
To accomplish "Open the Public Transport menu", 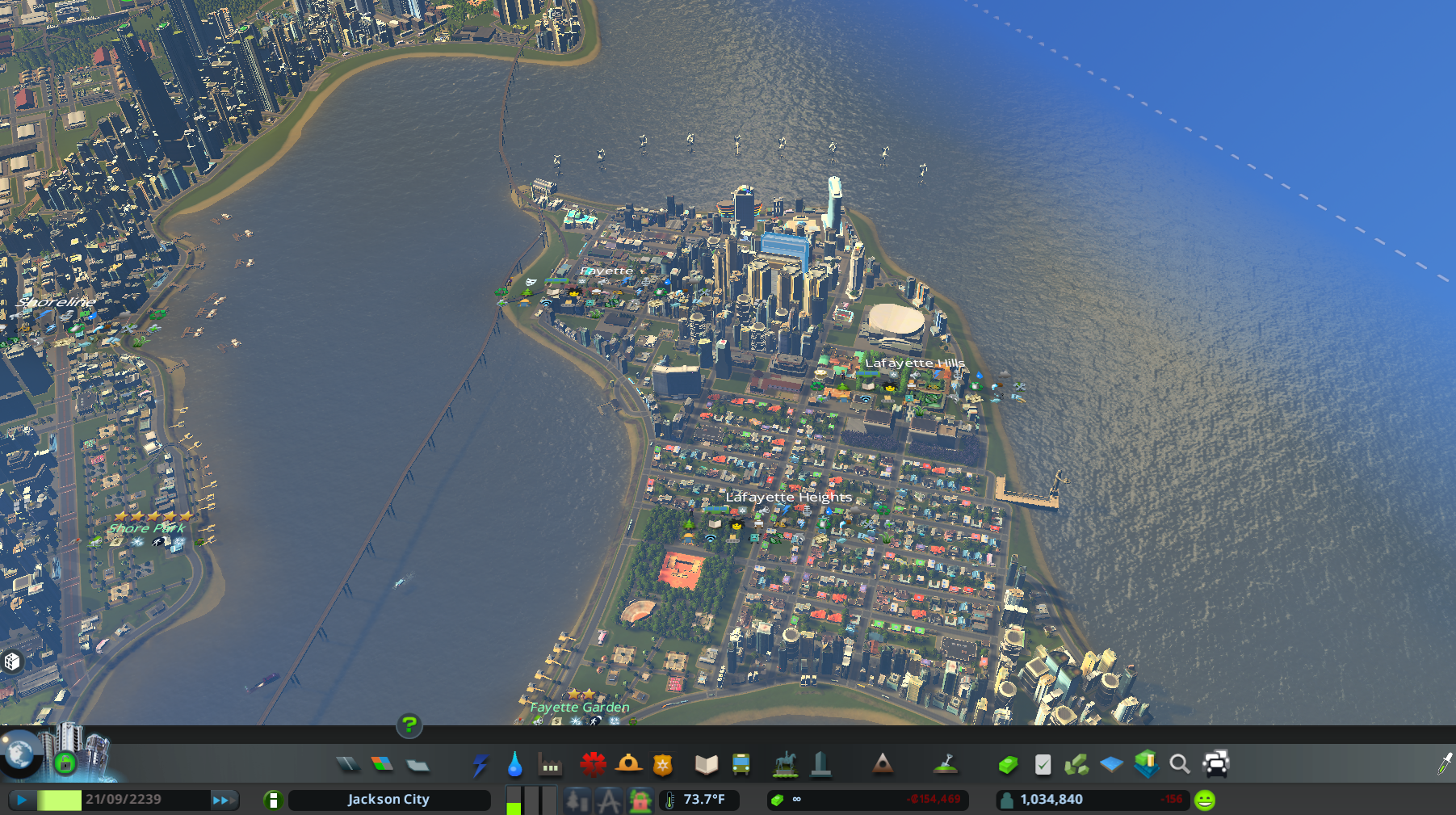I will (x=742, y=762).
